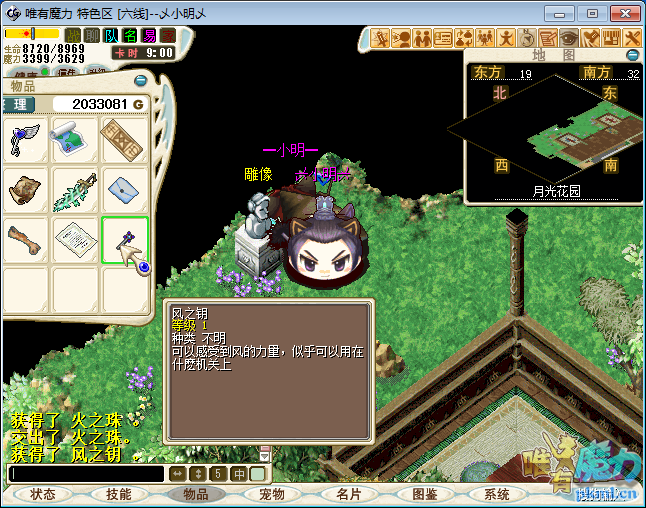Show the 名片 name card tab
The height and width of the screenshot is (508, 646).
click(x=348, y=494)
